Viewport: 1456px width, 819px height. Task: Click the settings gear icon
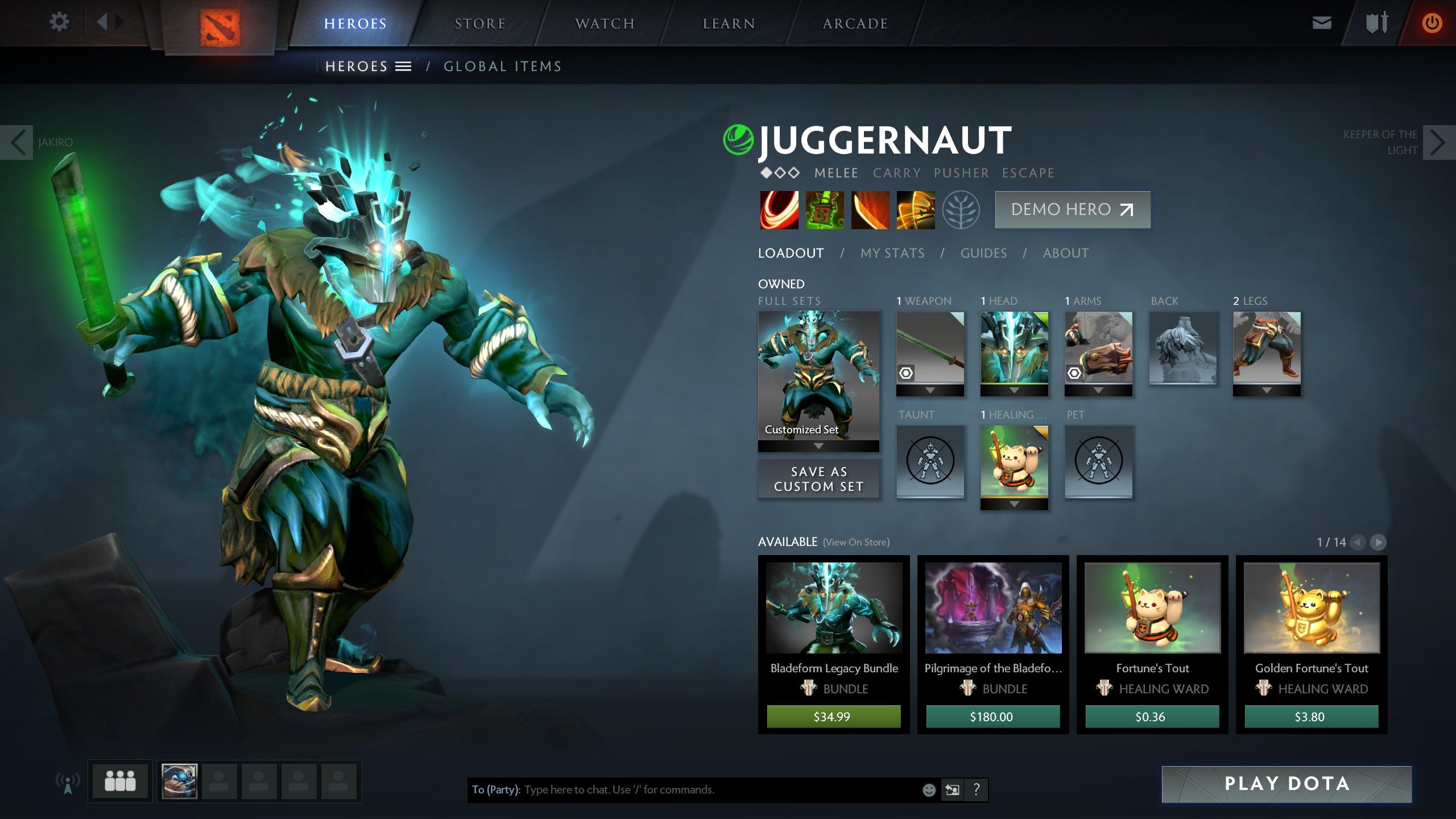59,20
